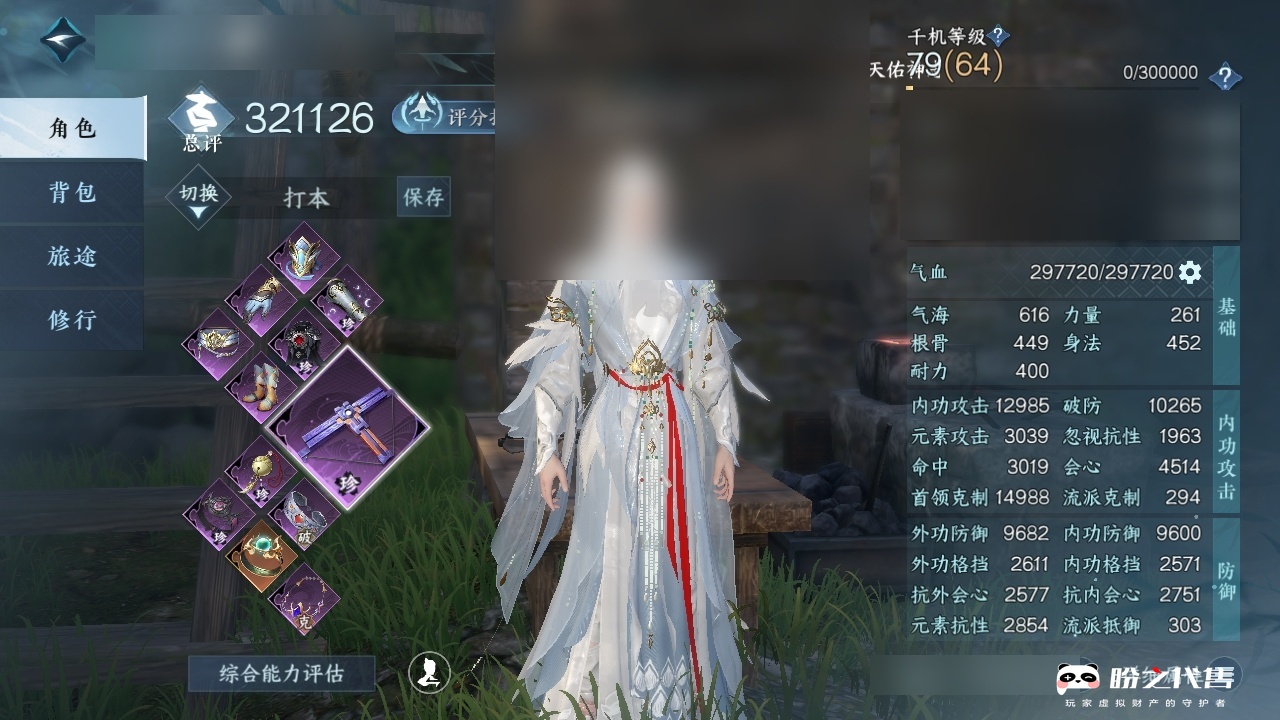Select the 旅途 tab
This screenshot has height=720, width=1280.
[72, 256]
